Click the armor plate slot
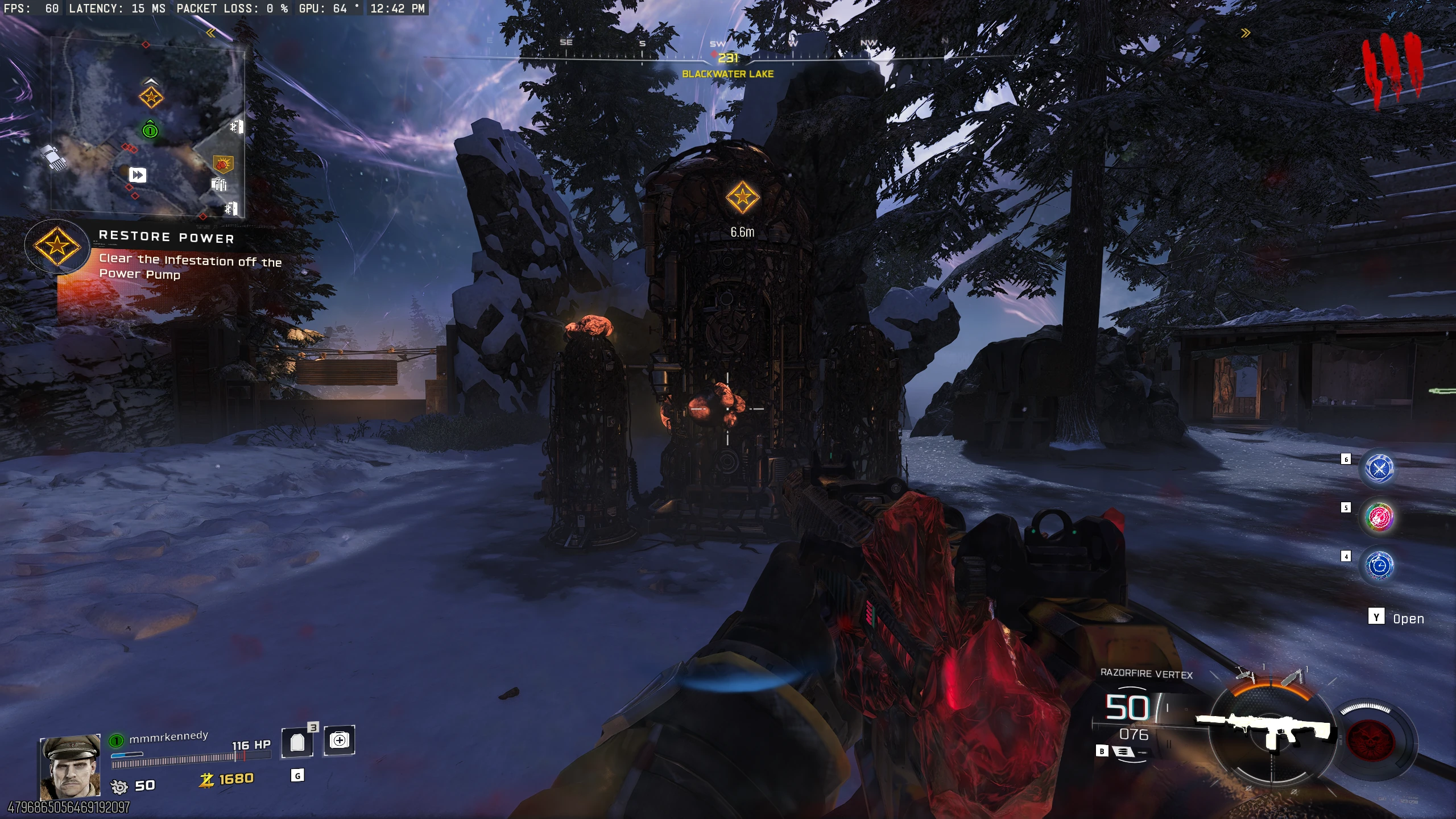1456x819 pixels. click(x=297, y=742)
